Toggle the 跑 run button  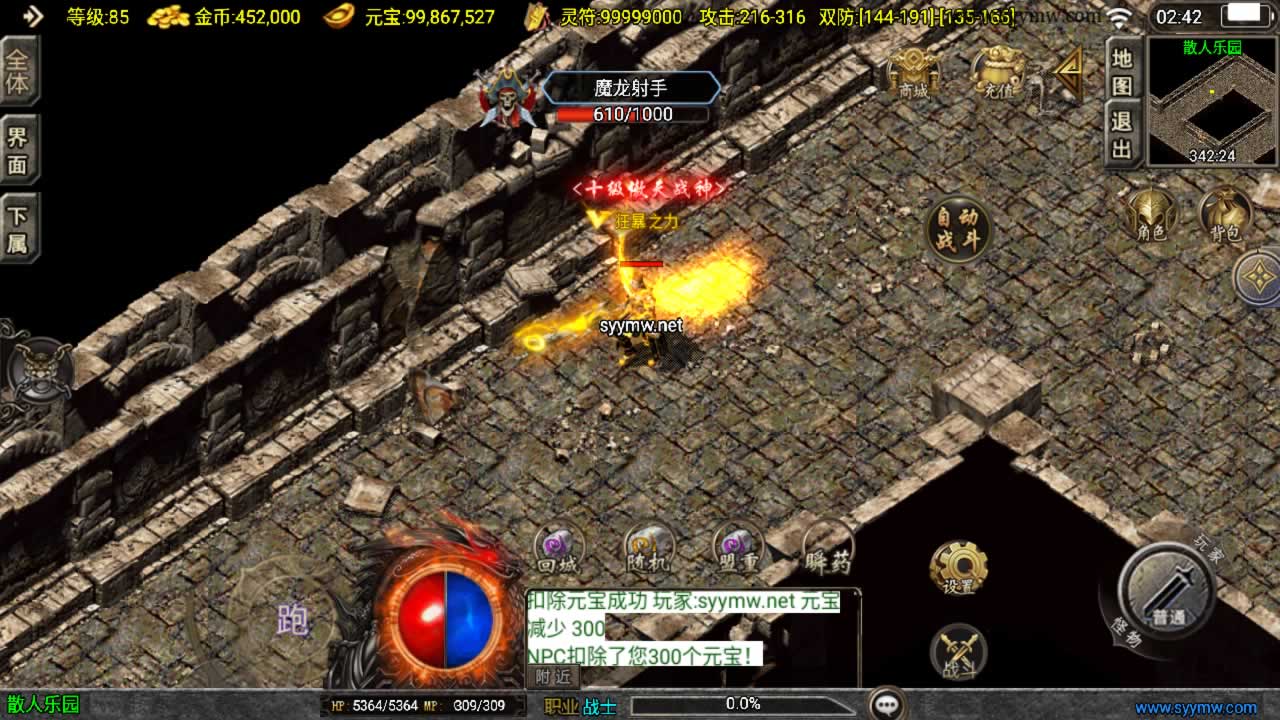click(x=292, y=620)
